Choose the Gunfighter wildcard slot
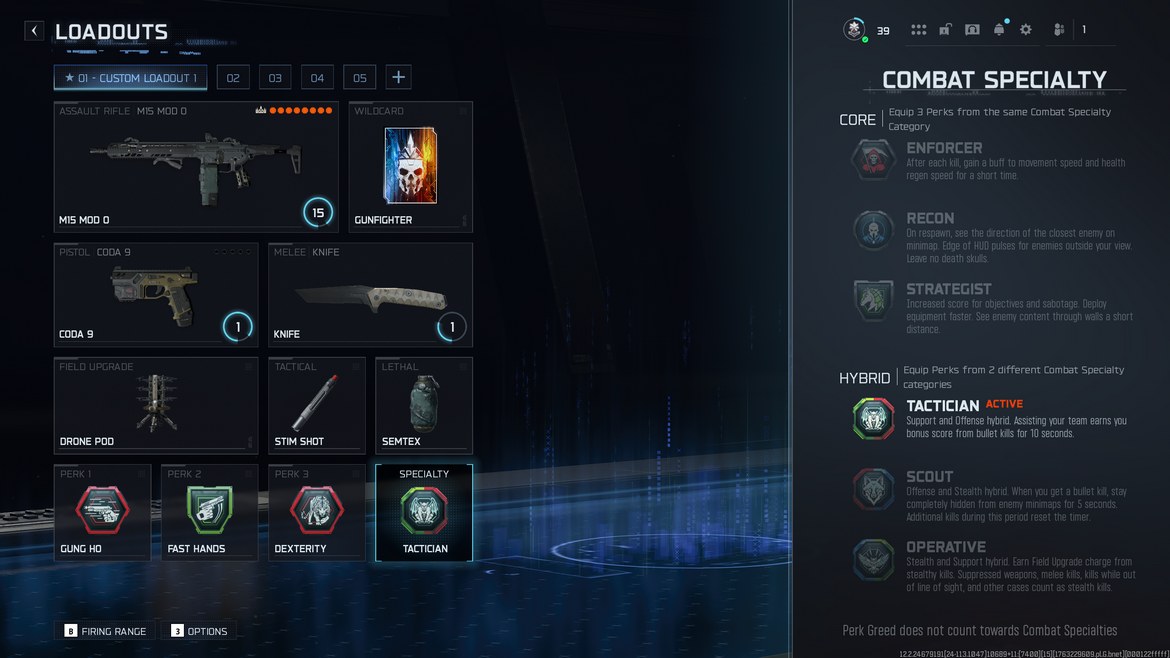 410,166
